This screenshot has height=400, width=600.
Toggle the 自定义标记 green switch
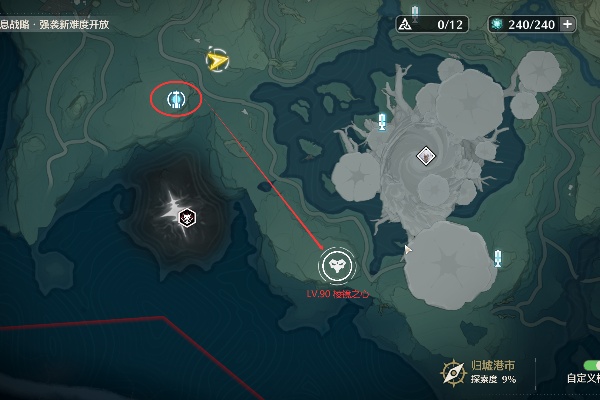coord(590,364)
